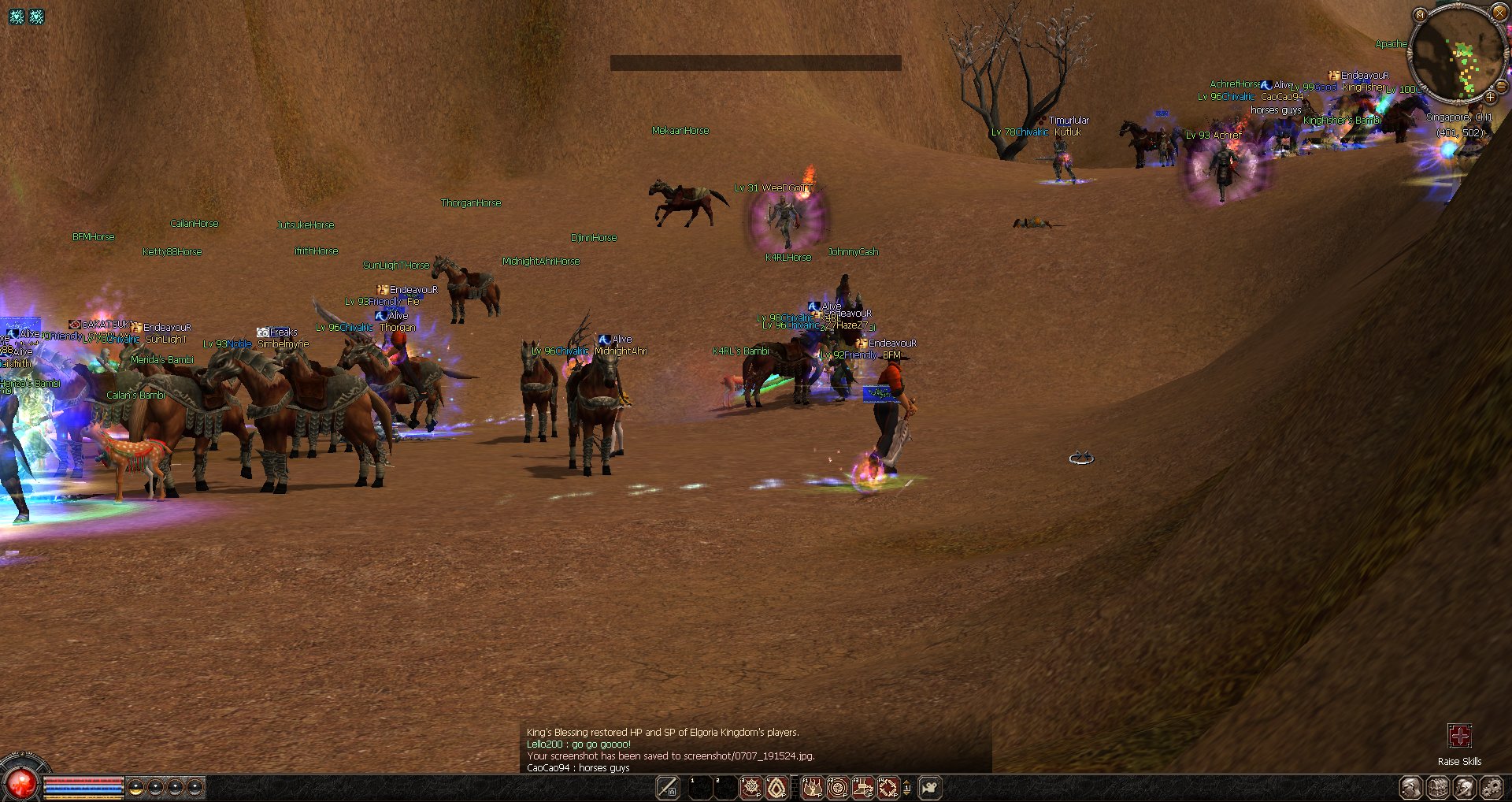Click on the circular minimap
1512x802 pixels.
tap(1457, 54)
